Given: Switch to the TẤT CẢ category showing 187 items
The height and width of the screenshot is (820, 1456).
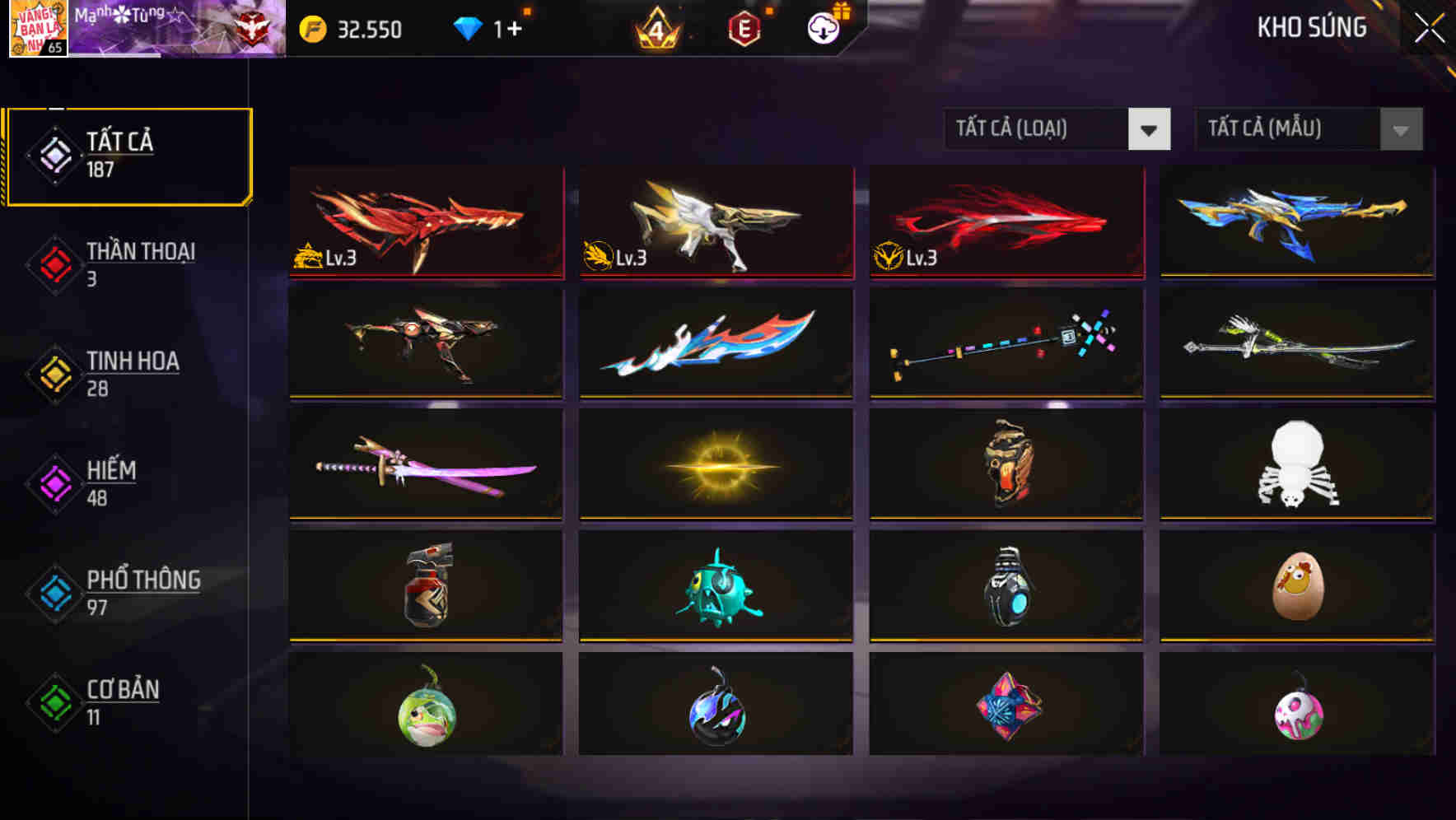Looking at the screenshot, I should (128, 155).
